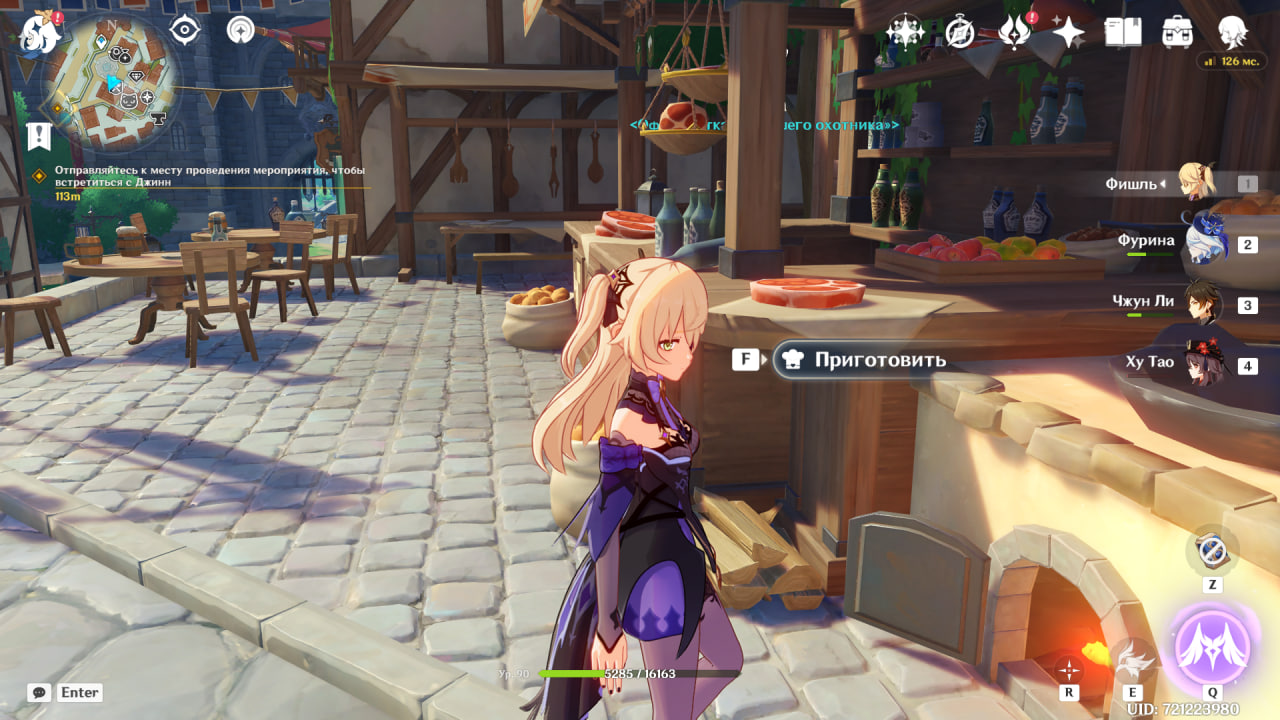Open the adventurer handbook book icon

1123,32
